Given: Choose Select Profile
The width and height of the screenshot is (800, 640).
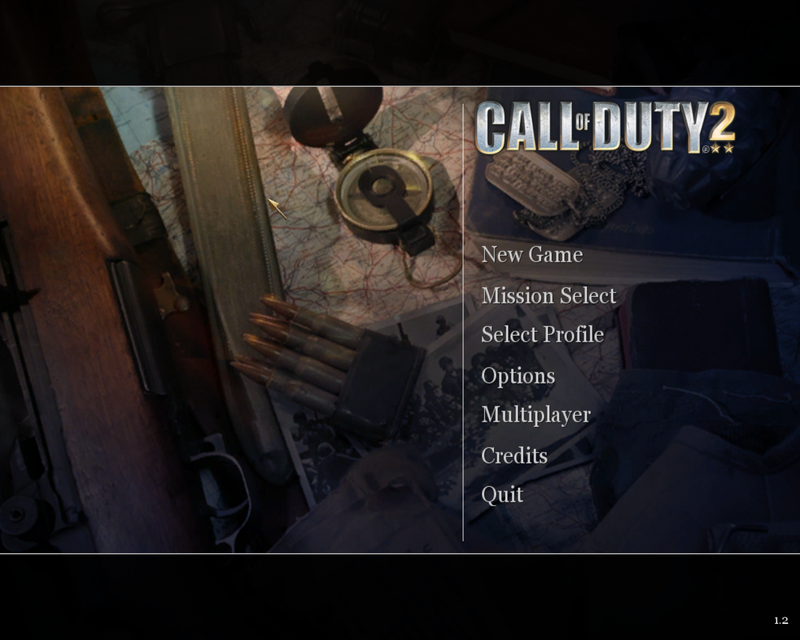Looking at the screenshot, I should [x=542, y=335].
